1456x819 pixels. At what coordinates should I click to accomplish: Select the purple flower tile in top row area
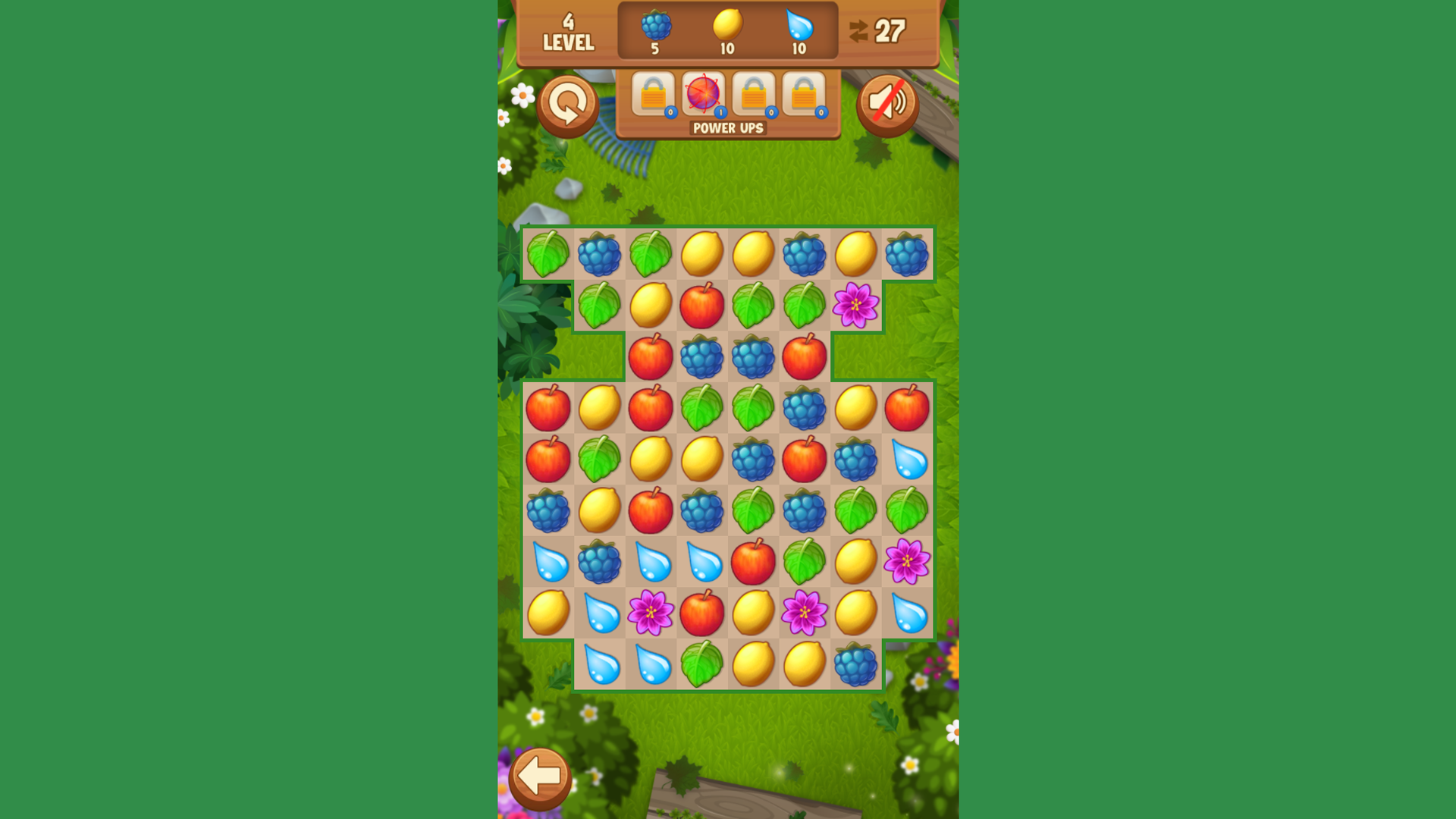(x=855, y=303)
